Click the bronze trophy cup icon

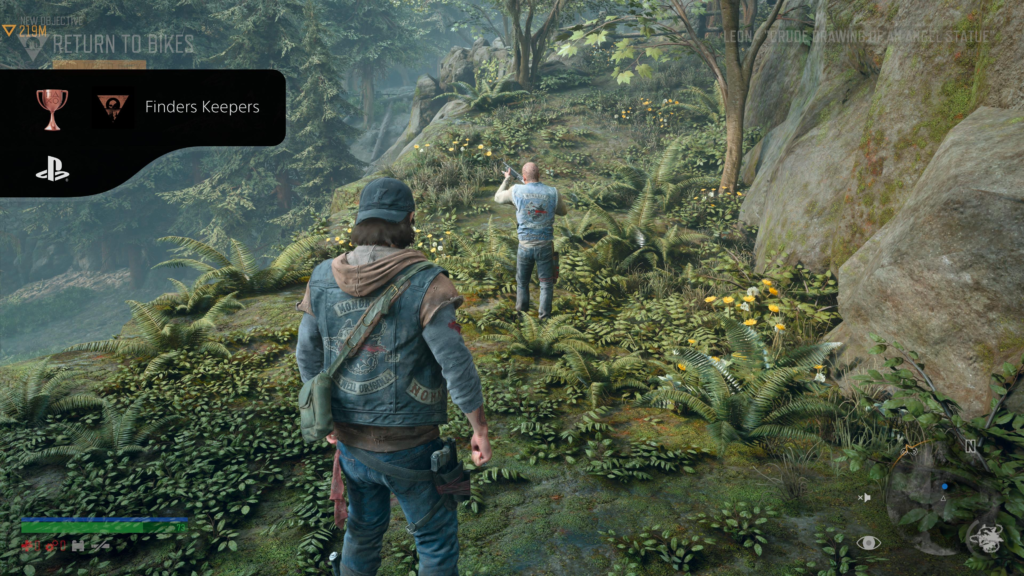pos(52,106)
